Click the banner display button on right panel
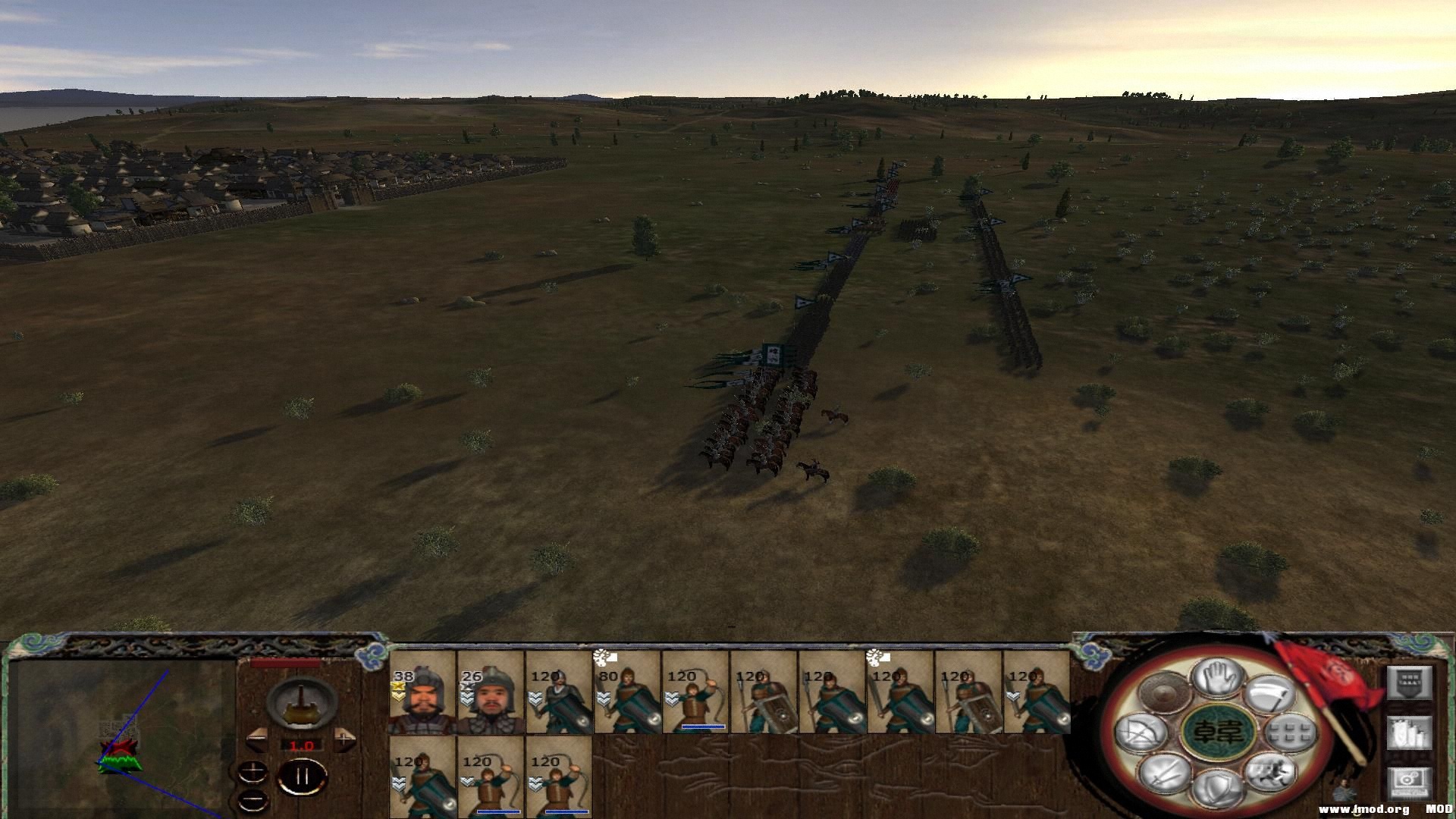Screen dimensions: 1456x819 point(1411,683)
